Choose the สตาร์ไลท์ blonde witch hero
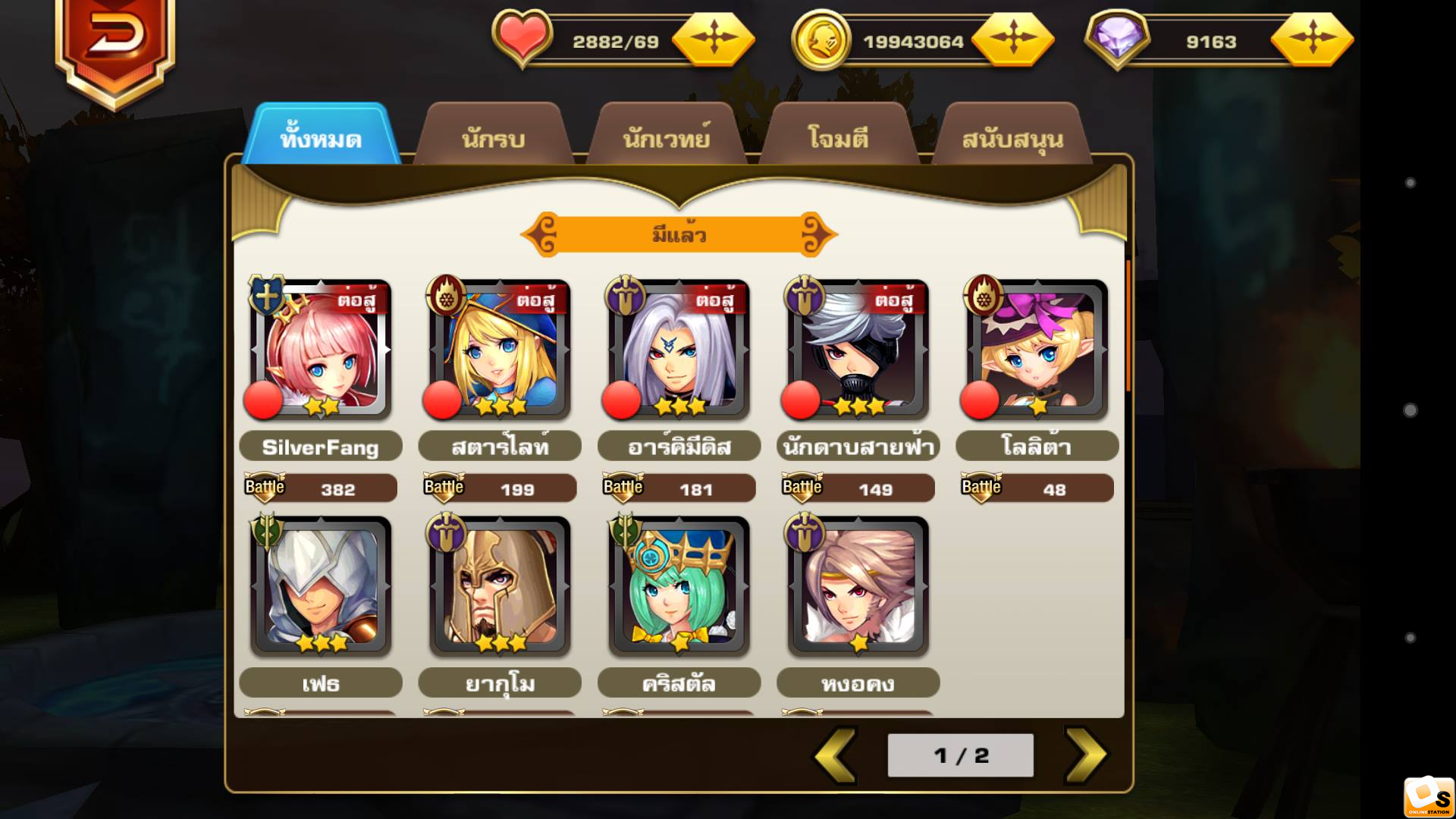Image resolution: width=1456 pixels, height=819 pixels. [500, 350]
